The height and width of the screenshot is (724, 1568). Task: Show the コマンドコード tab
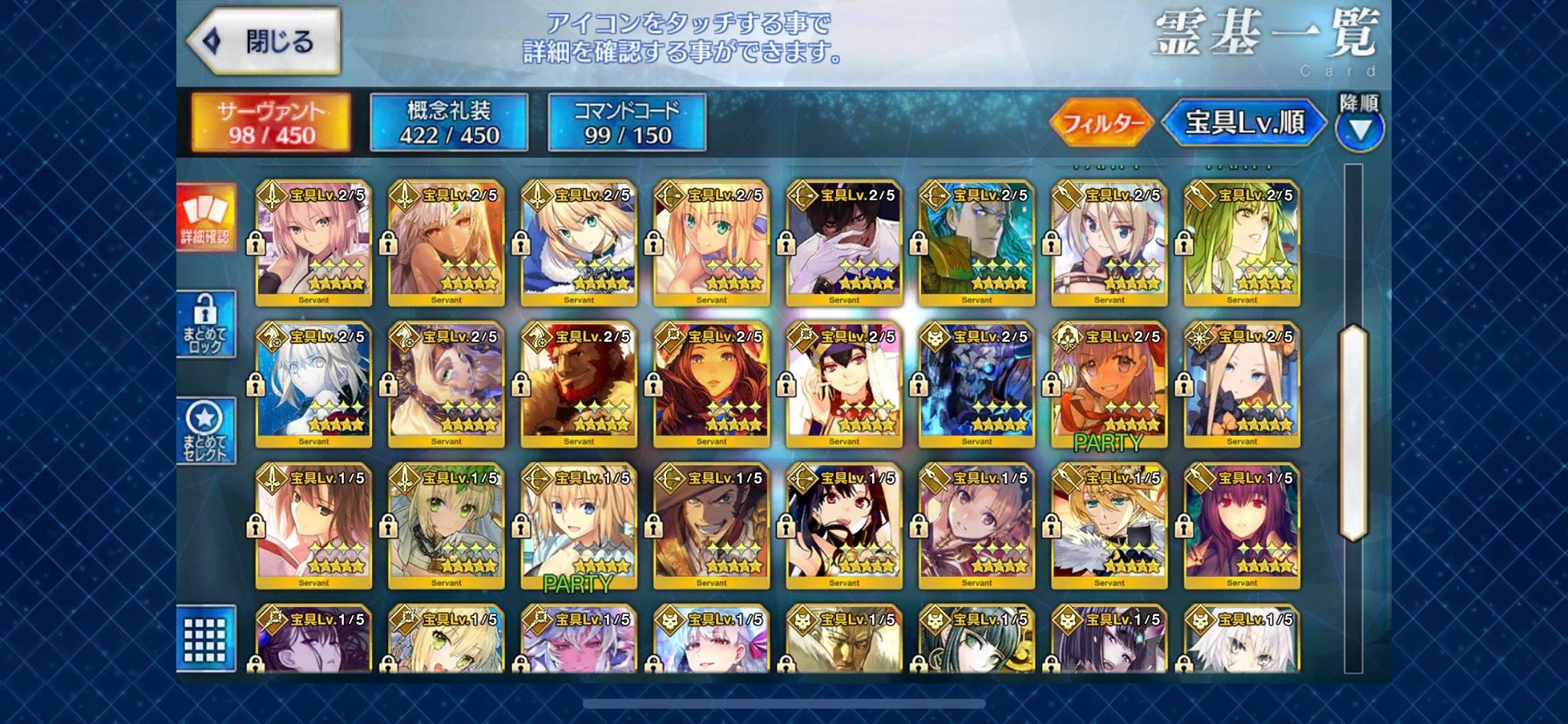pos(626,123)
